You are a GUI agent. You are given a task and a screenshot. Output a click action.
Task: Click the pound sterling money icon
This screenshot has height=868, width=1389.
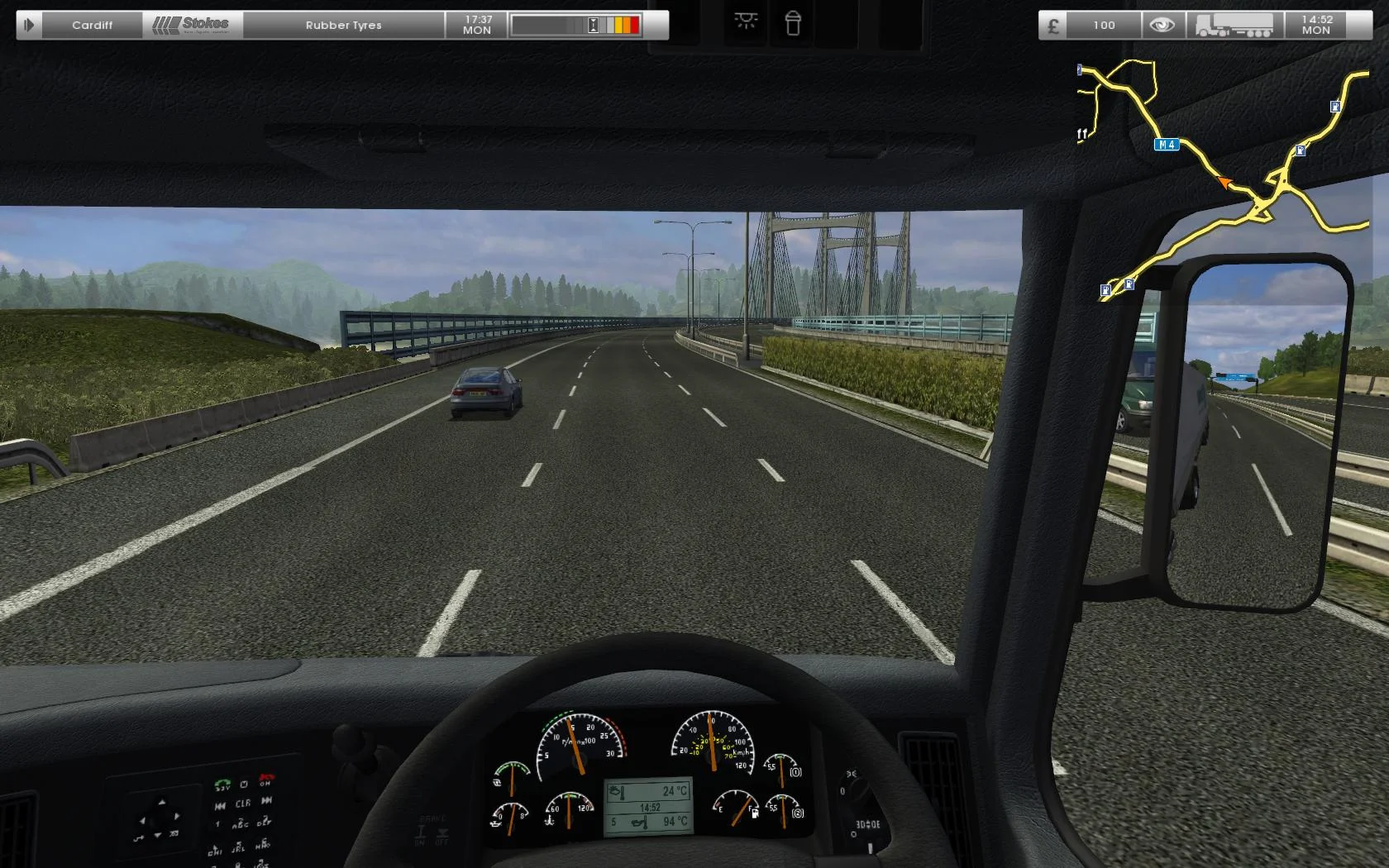[1052, 25]
